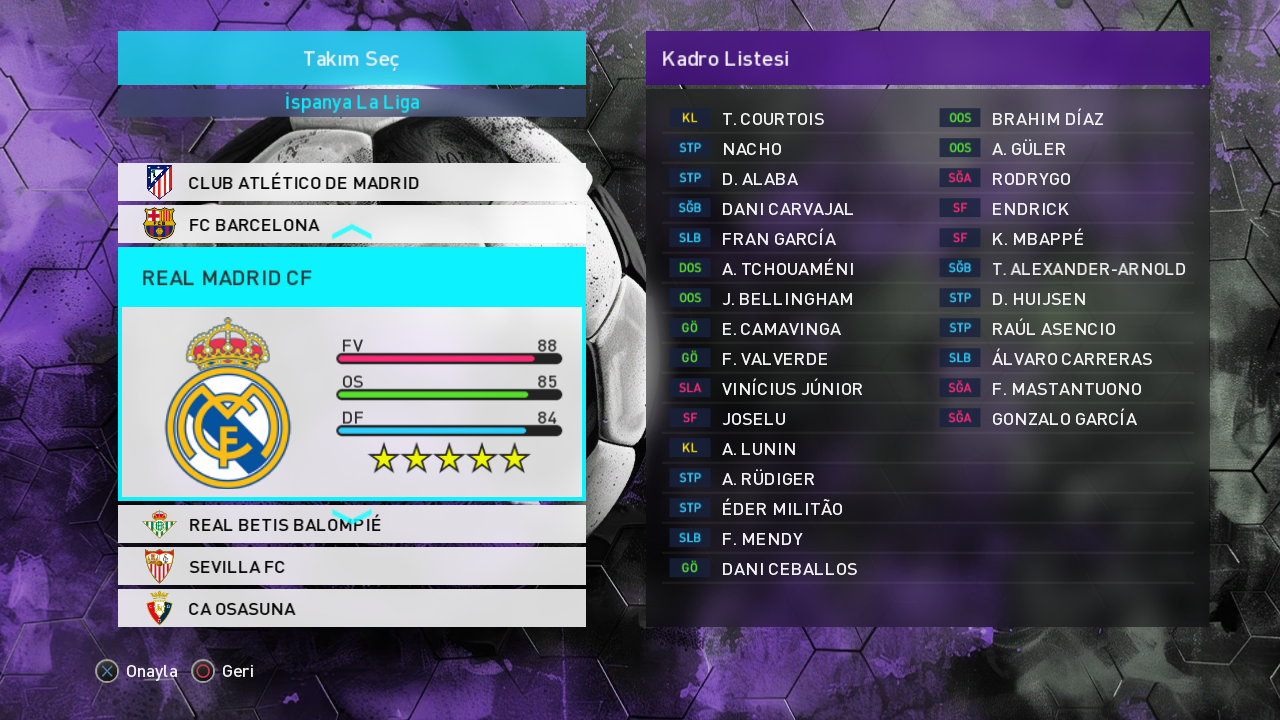Image resolution: width=1280 pixels, height=720 pixels.
Task: Open the İspanya La Liga league selector
Action: [351, 103]
